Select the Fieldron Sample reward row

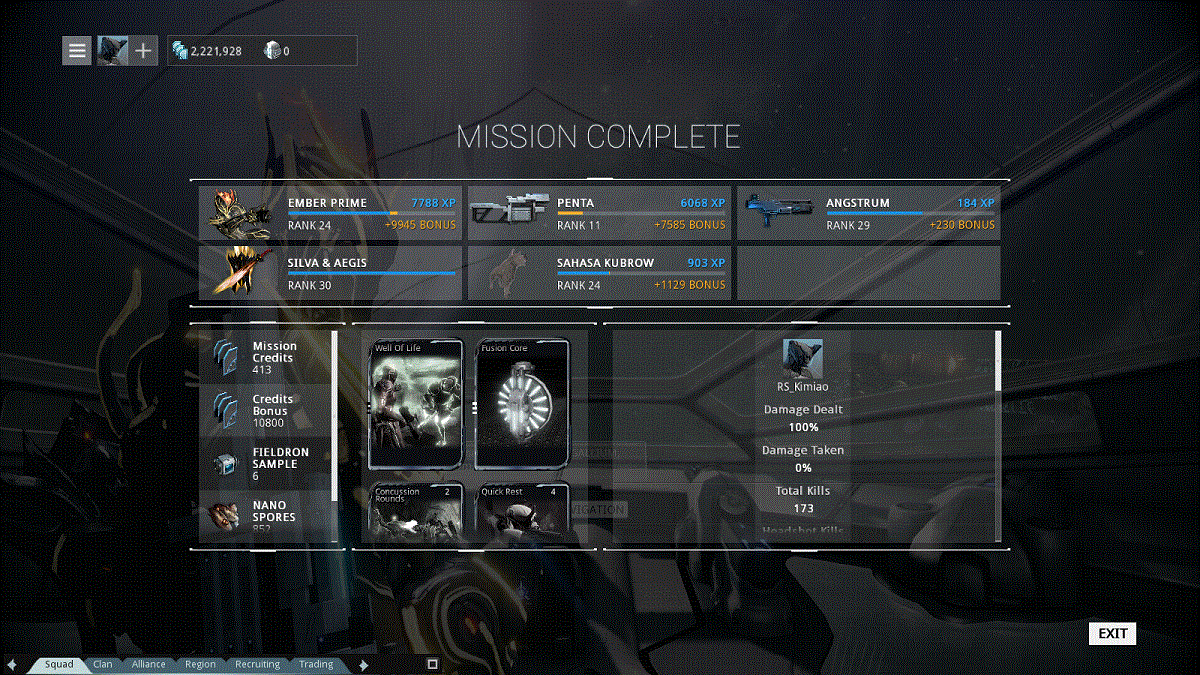click(x=265, y=463)
